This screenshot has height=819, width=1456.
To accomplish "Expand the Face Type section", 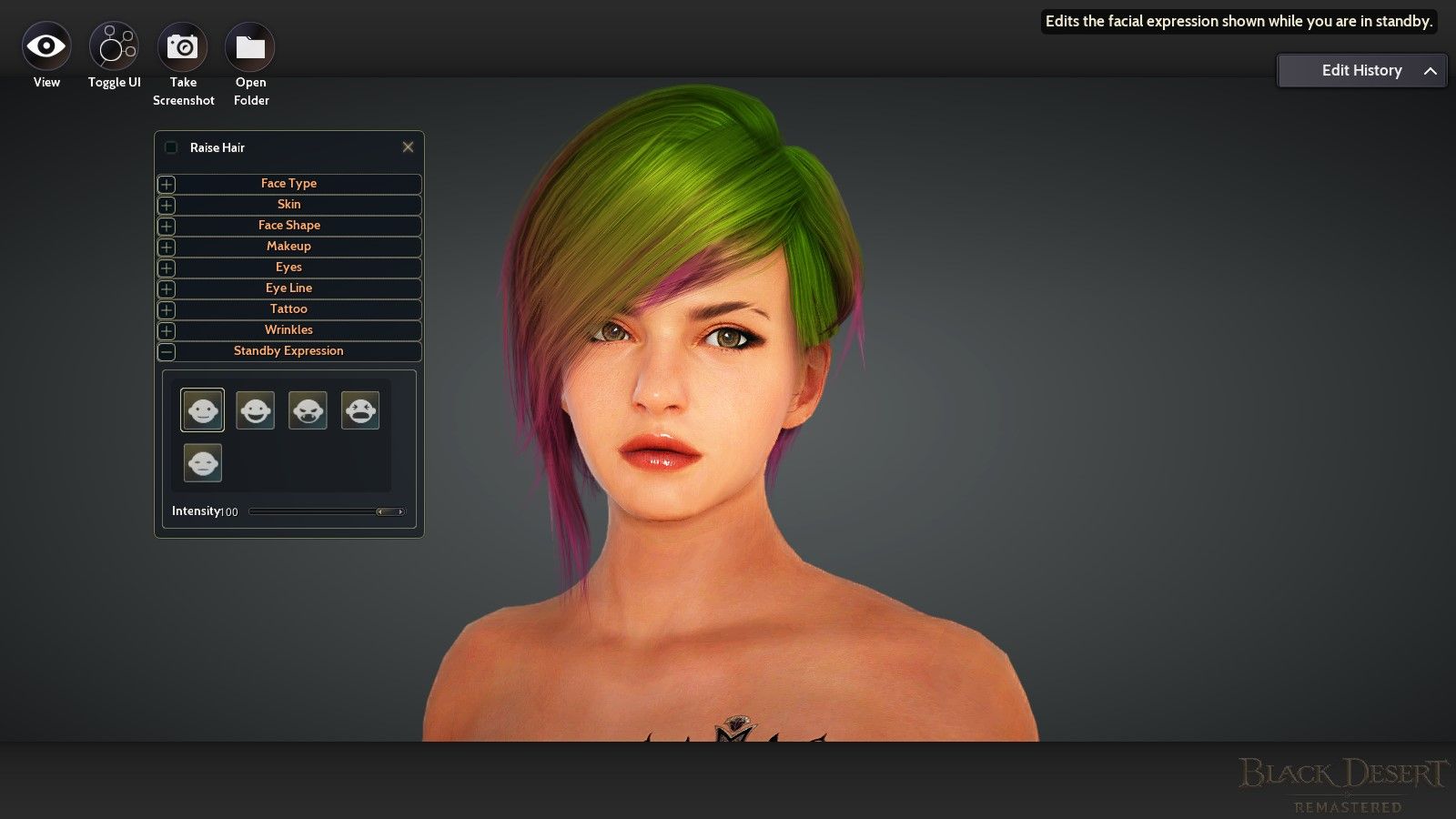I will click(167, 184).
